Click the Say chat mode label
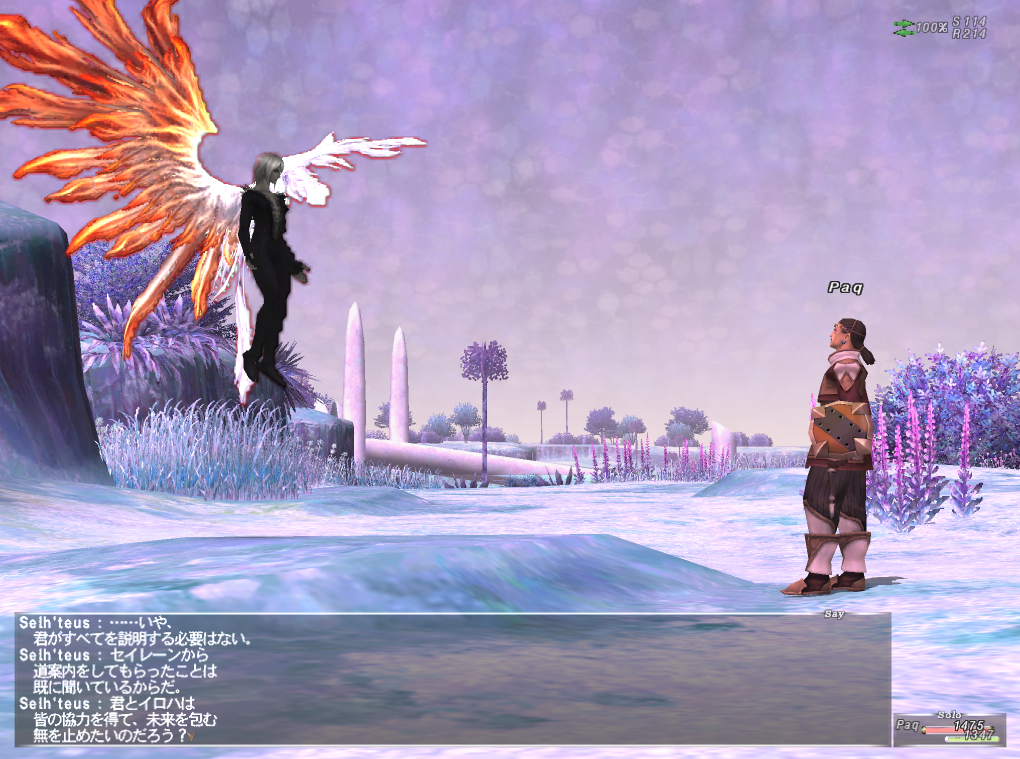The height and width of the screenshot is (759, 1020). (x=834, y=614)
